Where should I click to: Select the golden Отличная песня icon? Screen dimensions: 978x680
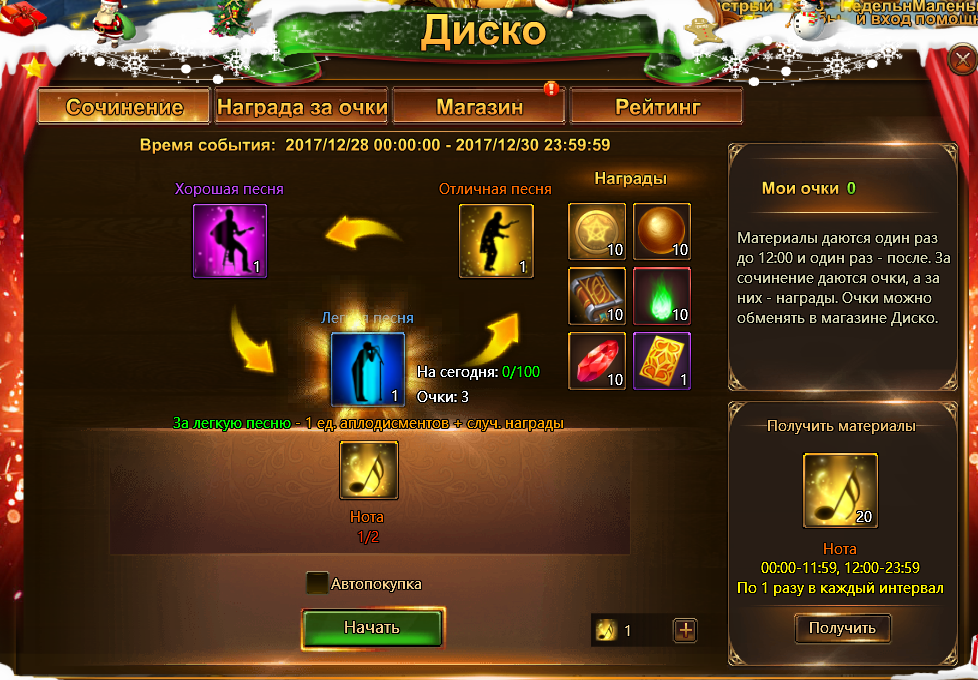click(x=496, y=240)
